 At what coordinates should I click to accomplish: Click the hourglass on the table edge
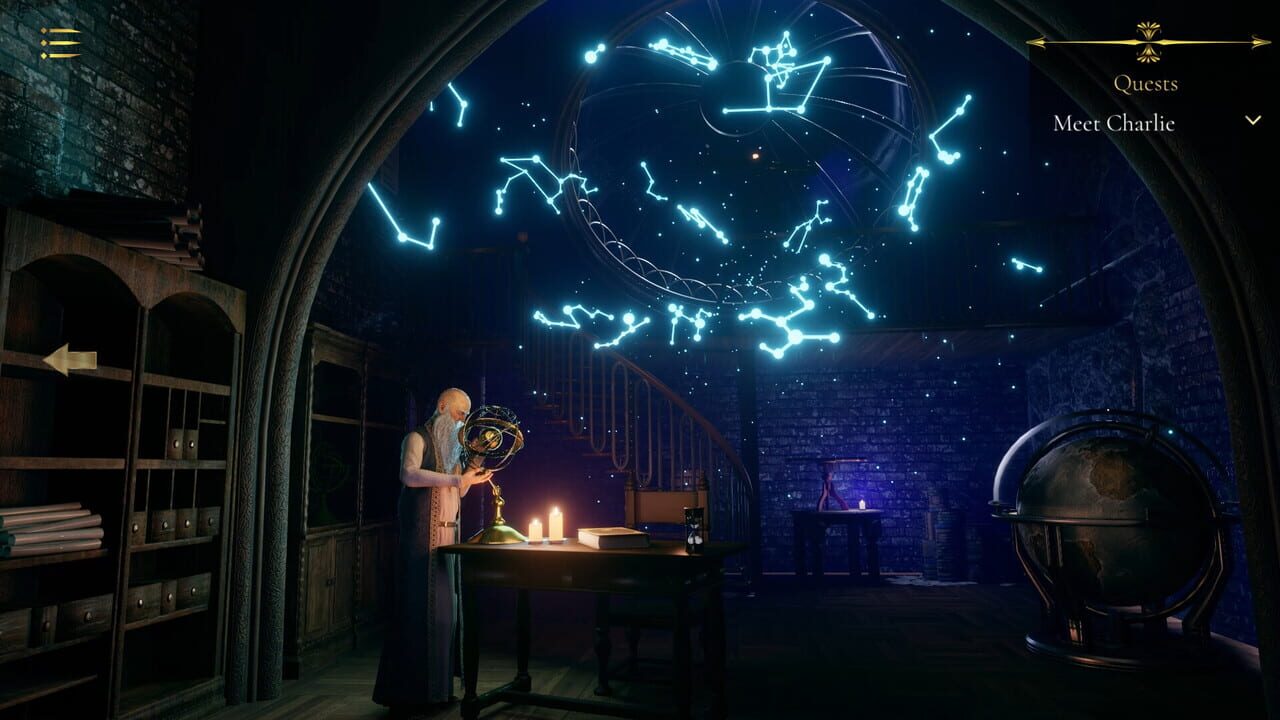tap(695, 530)
